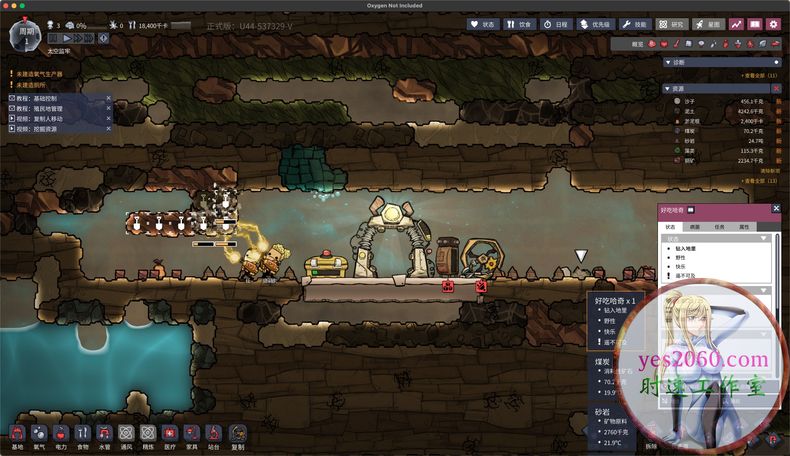
Task: Open the gear options menu
Action: pyautogui.click(x=774, y=23)
